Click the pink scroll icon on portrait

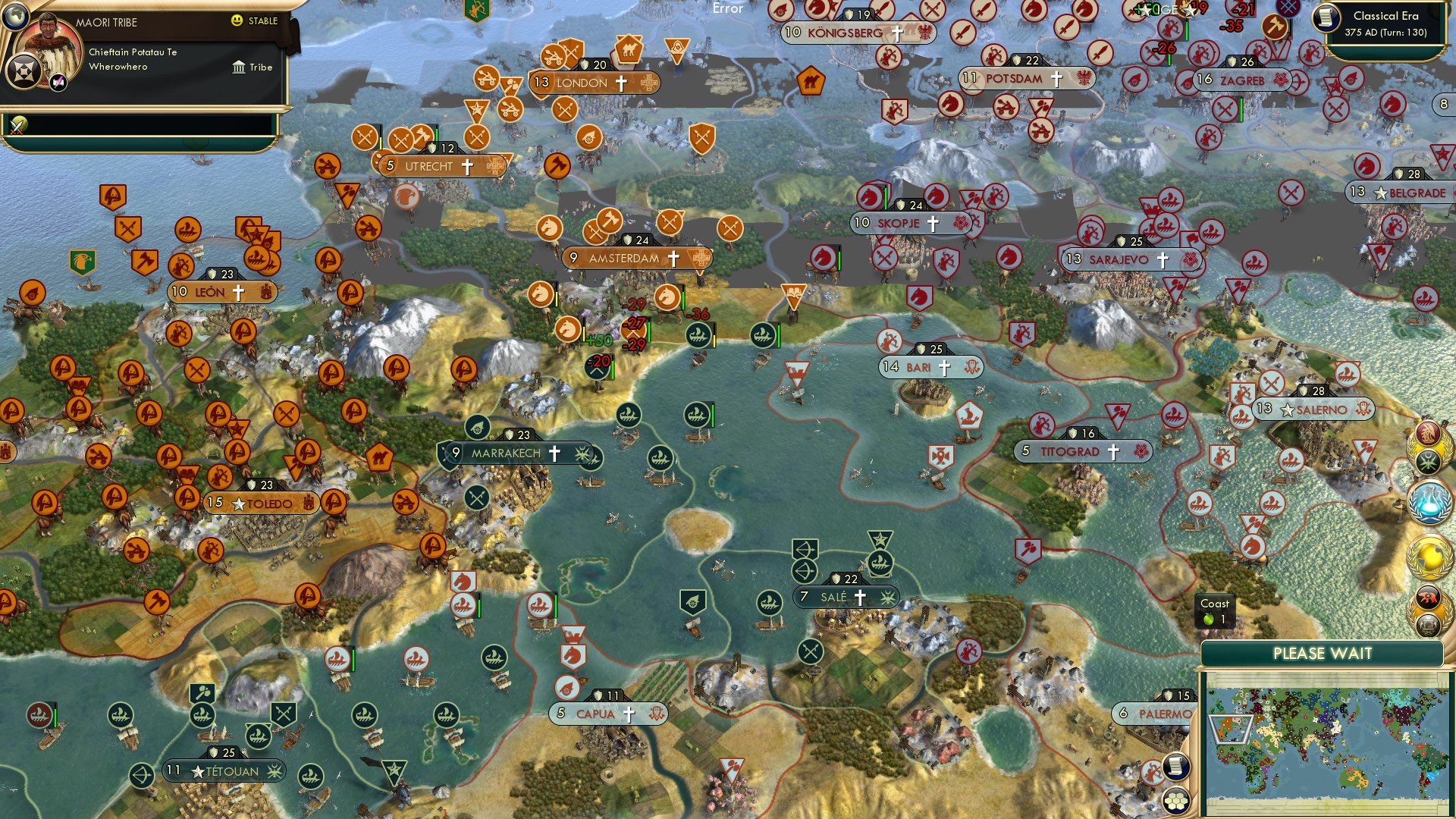point(58,83)
